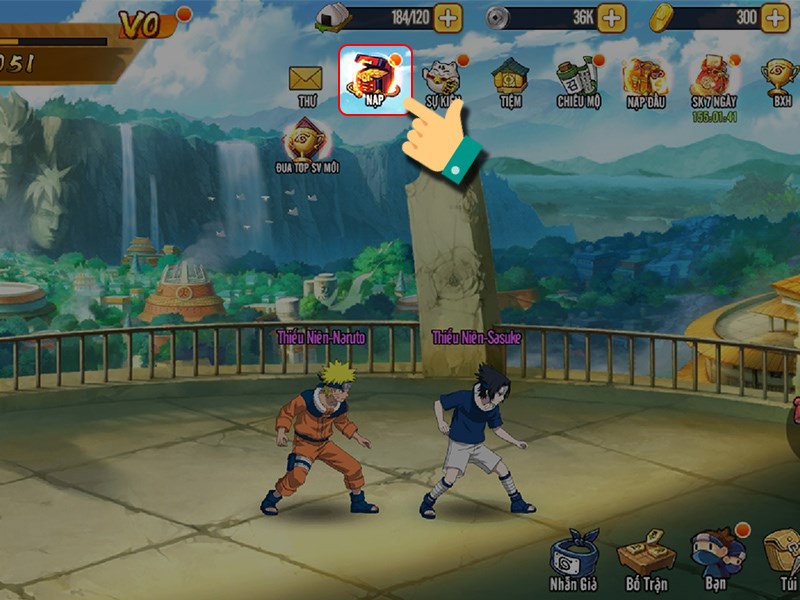Open the Bố Trận formation menu

click(x=644, y=562)
